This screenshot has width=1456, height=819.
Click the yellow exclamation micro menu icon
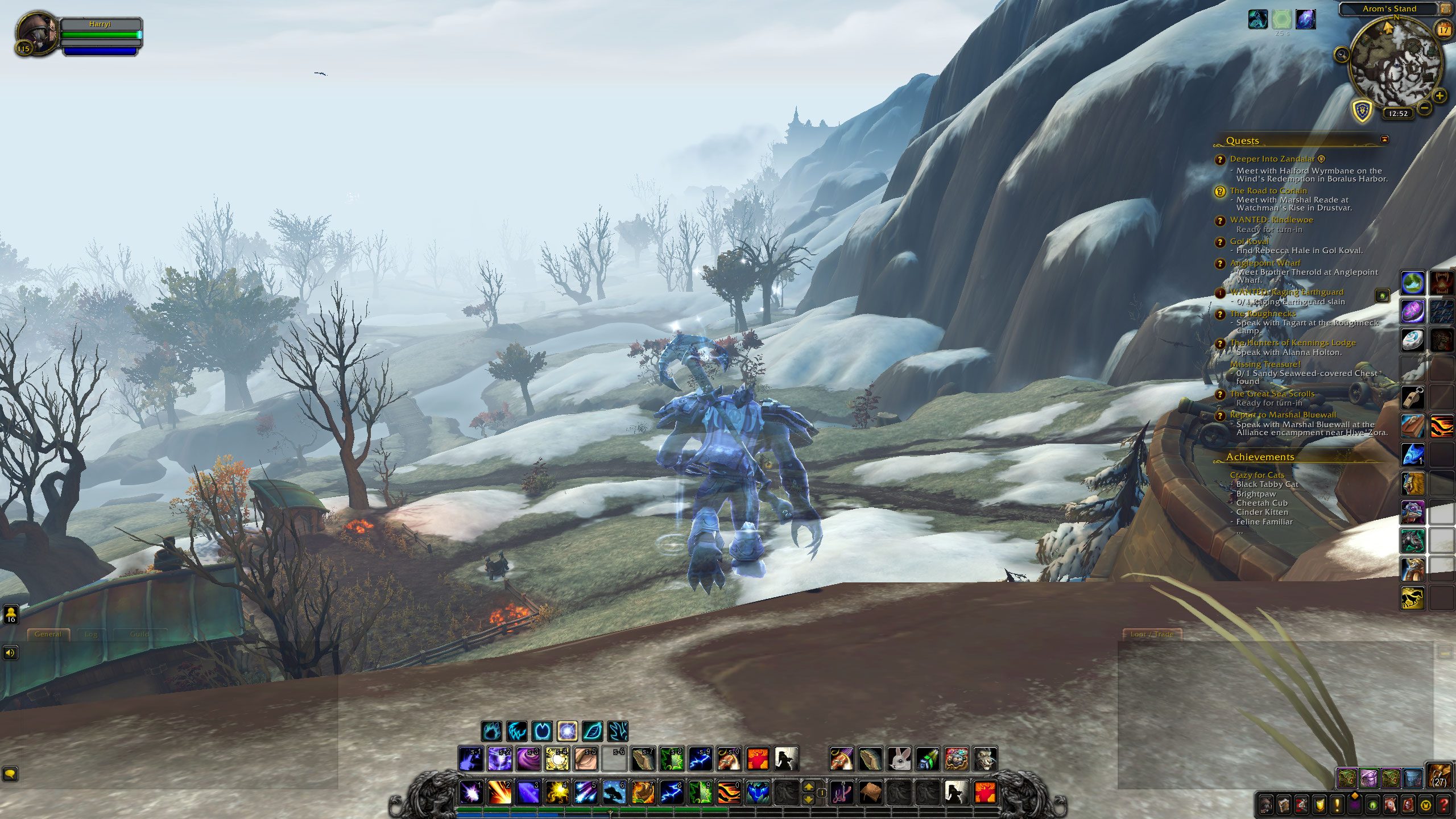point(1337,804)
